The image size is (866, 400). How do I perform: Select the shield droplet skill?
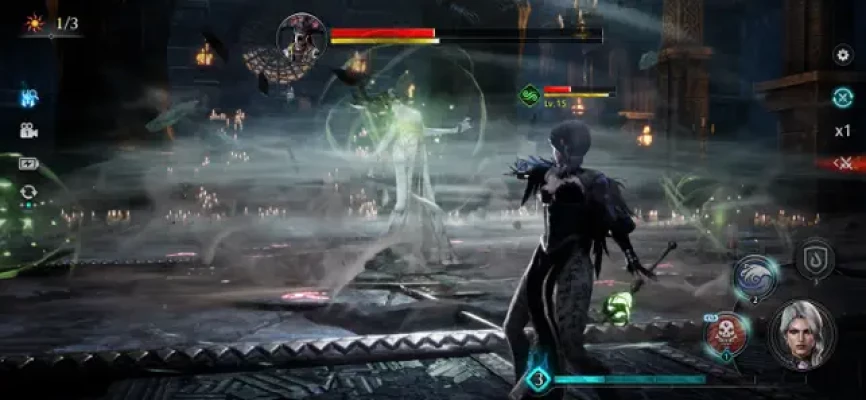coord(814,259)
